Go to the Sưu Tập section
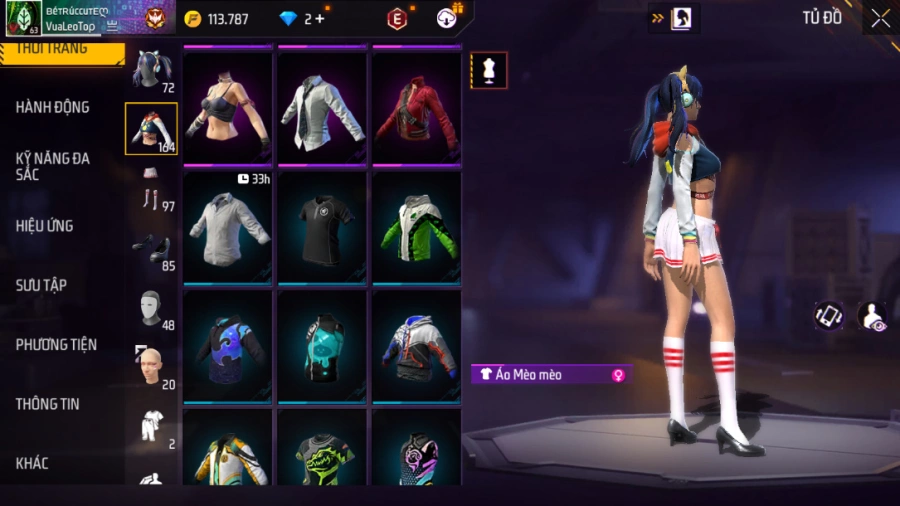 pos(42,285)
